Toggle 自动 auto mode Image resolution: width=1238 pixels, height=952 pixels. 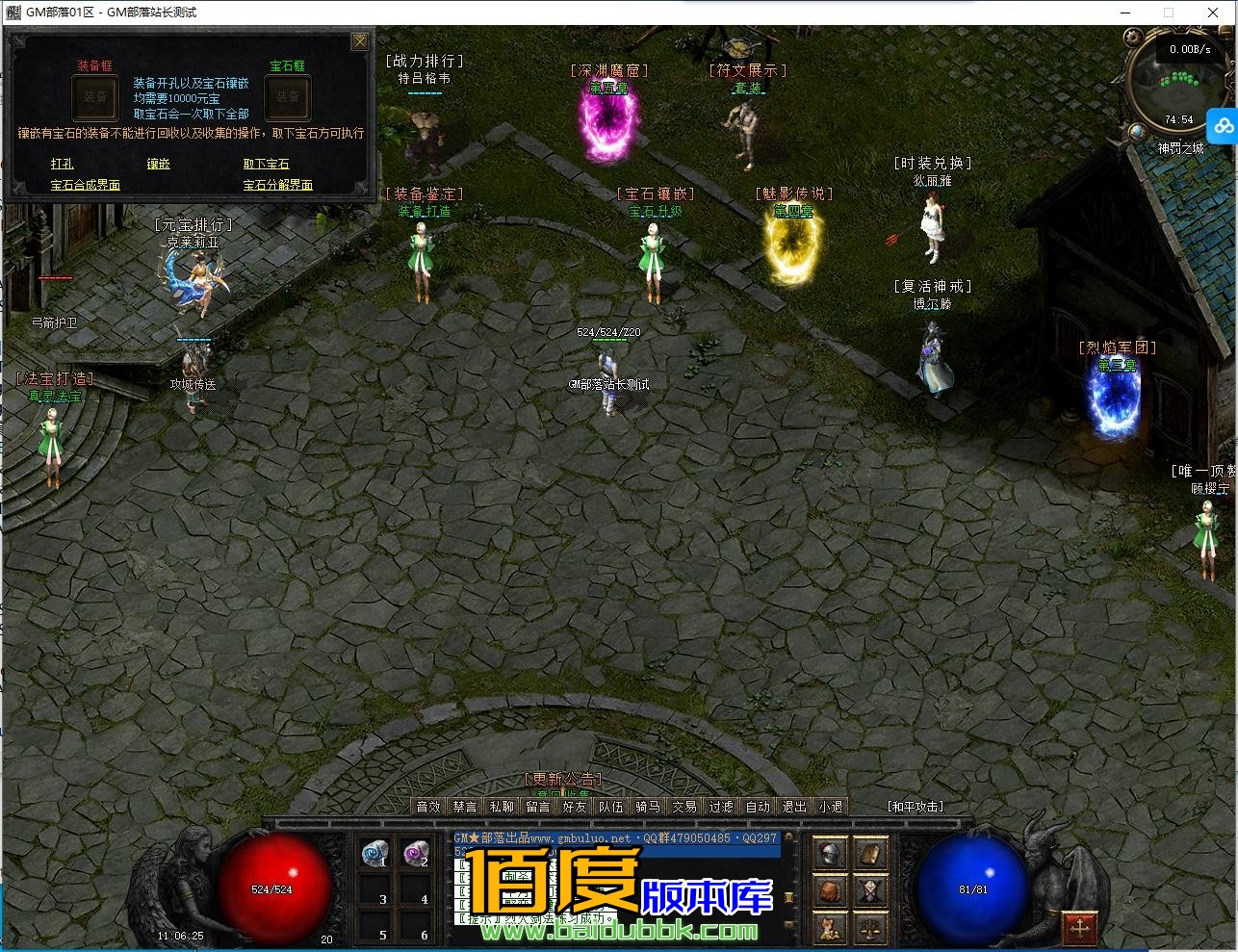[x=758, y=807]
